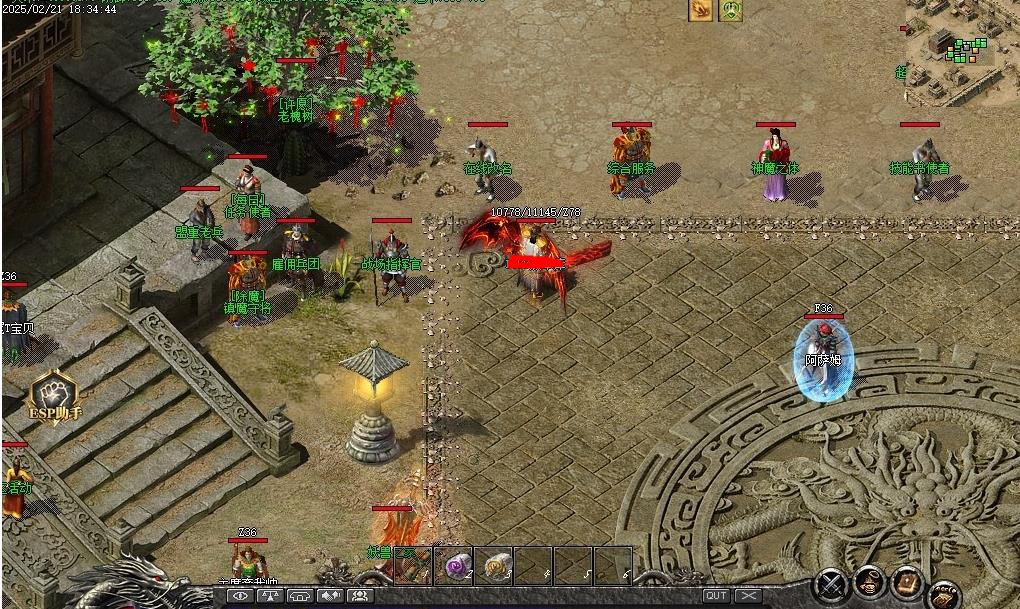1020x609 pixels.
Task: Click the X button beside QUT
Action: pyautogui.click(x=748, y=596)
